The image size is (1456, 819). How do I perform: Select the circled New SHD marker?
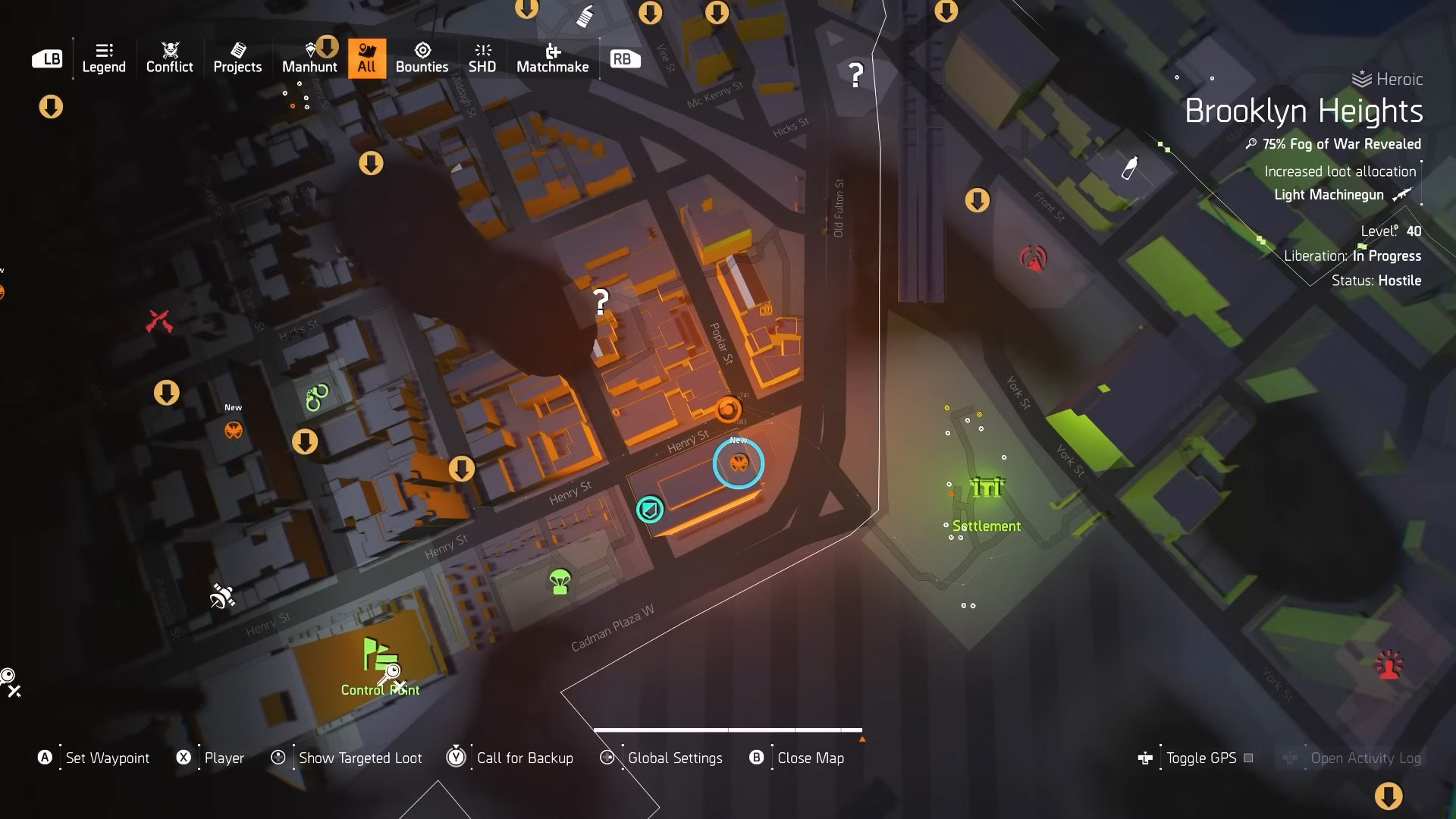point(739,463)
